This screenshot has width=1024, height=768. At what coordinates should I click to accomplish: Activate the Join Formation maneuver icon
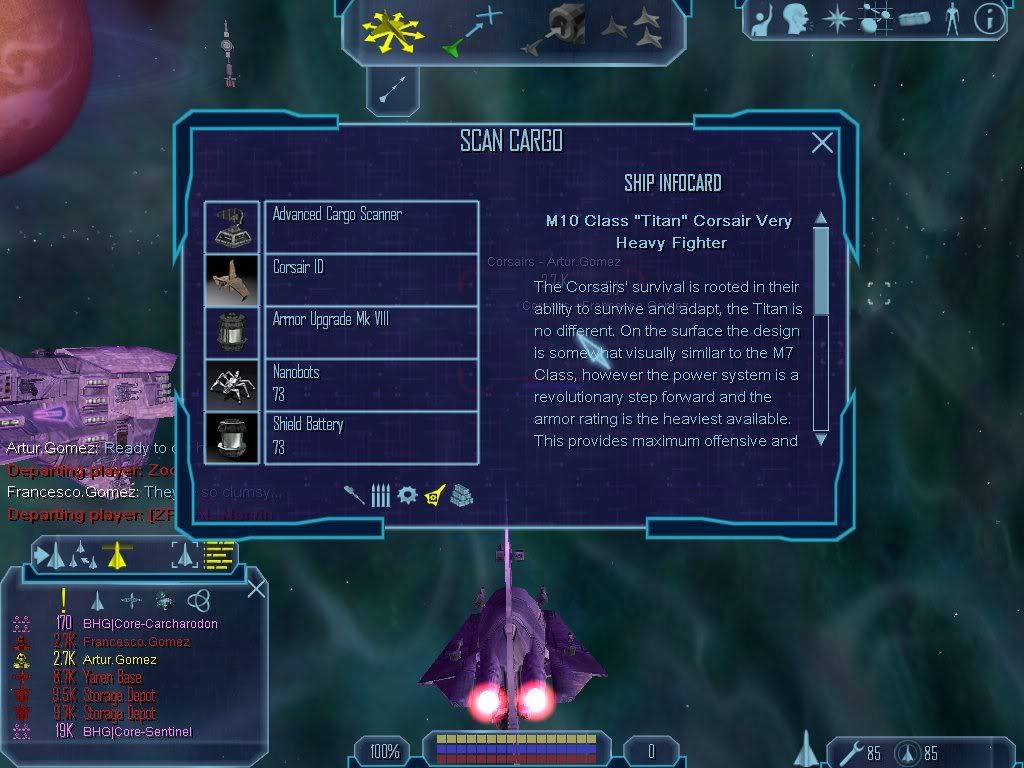click(x=632, y=29)
